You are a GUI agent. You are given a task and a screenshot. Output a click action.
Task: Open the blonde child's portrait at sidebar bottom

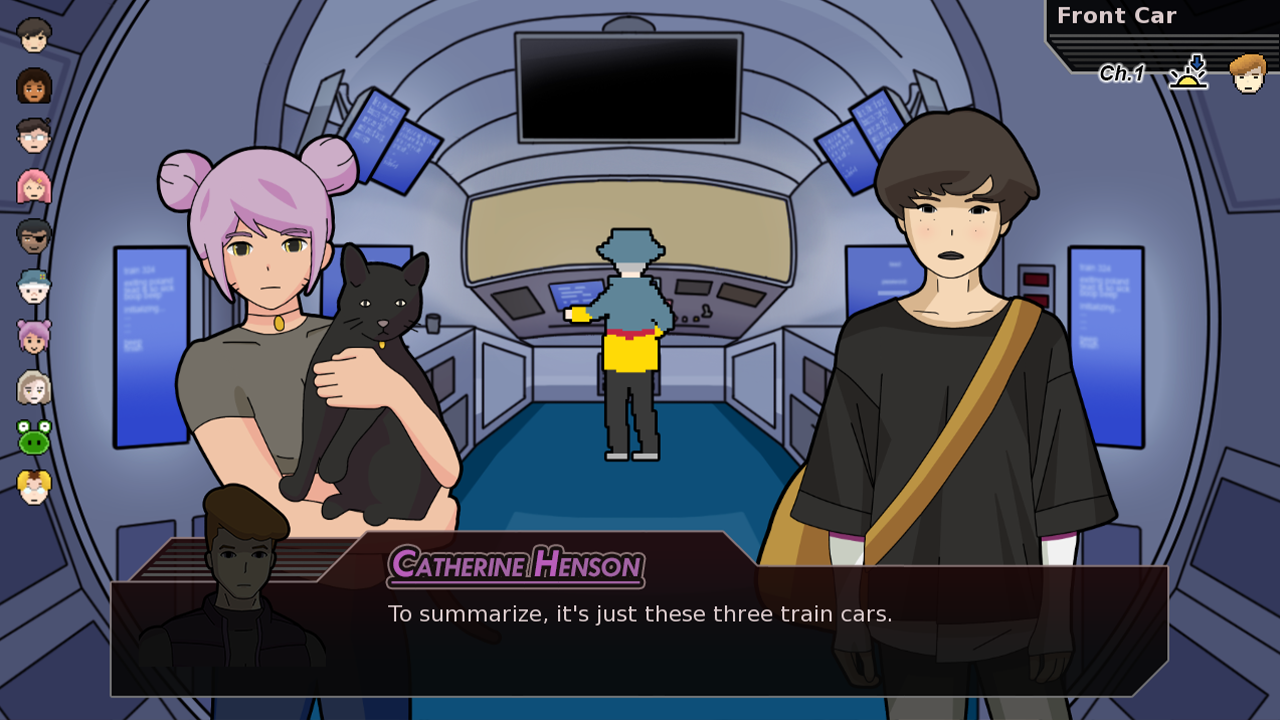click(33, 488)
